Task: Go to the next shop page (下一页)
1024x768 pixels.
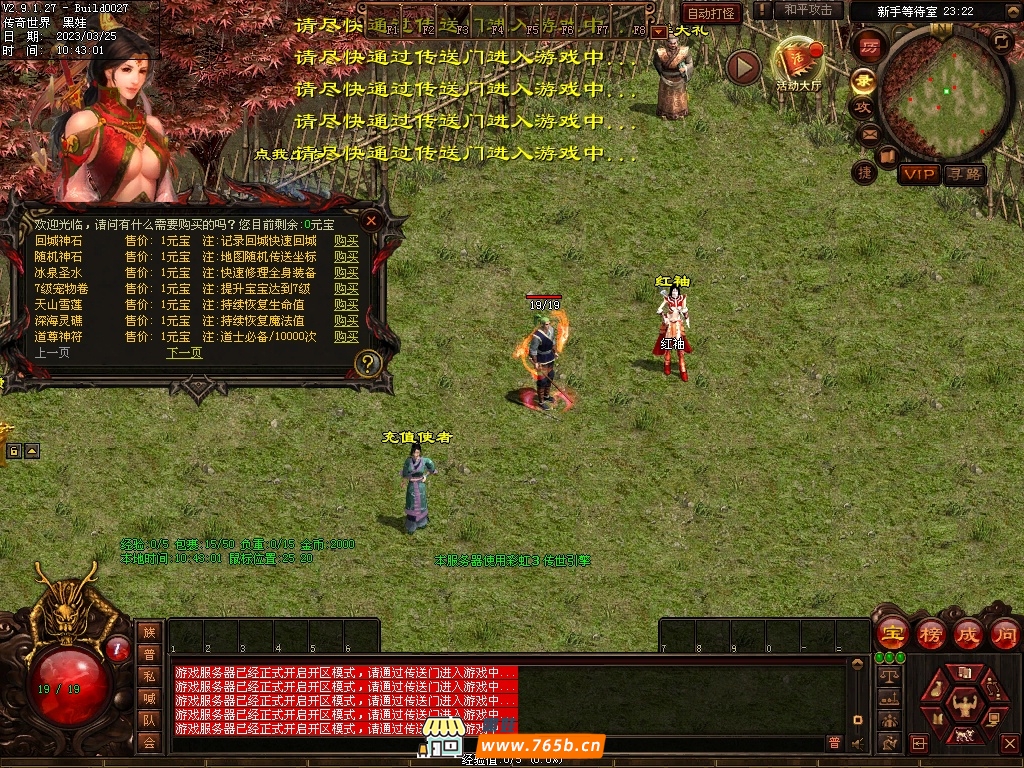Action: (184, 353)
